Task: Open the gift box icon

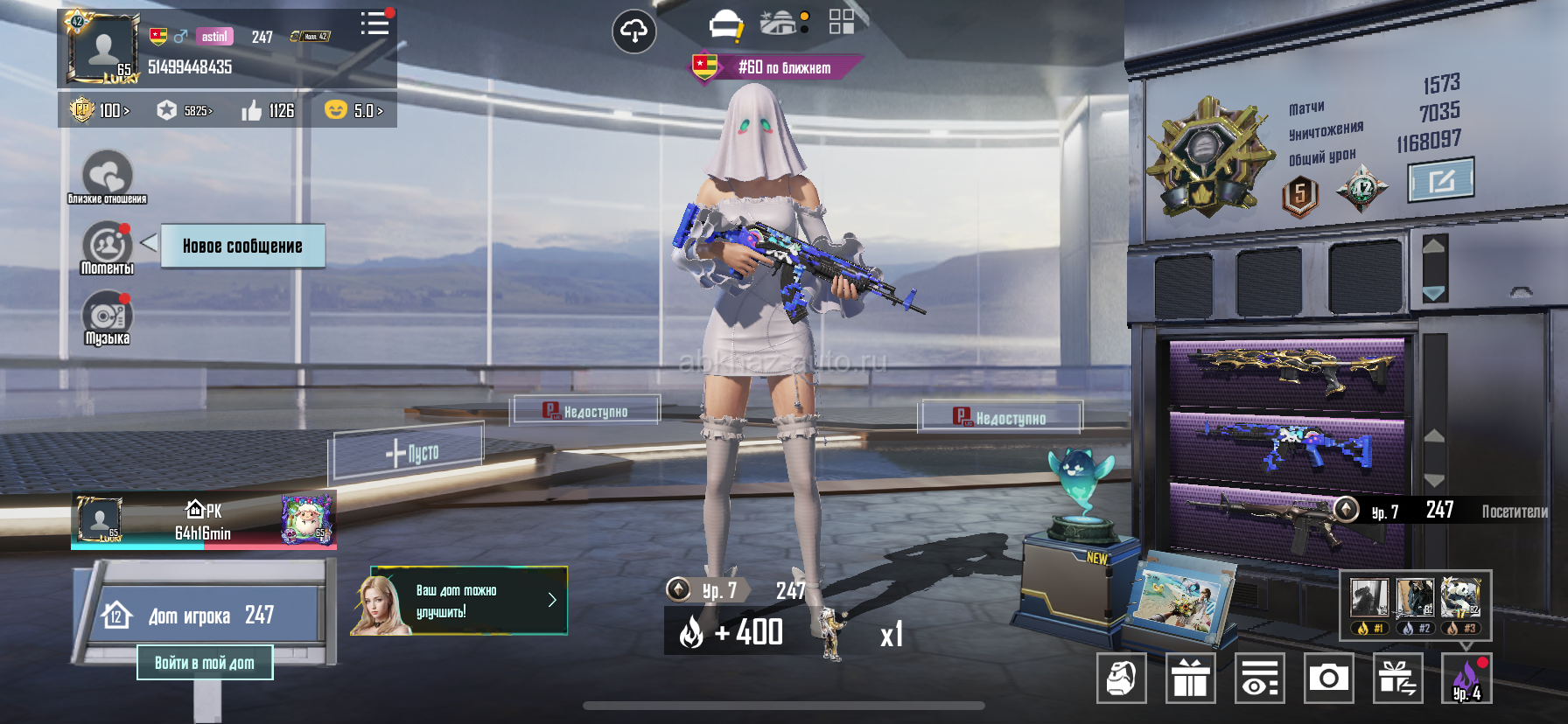Action: (1190, 679)
